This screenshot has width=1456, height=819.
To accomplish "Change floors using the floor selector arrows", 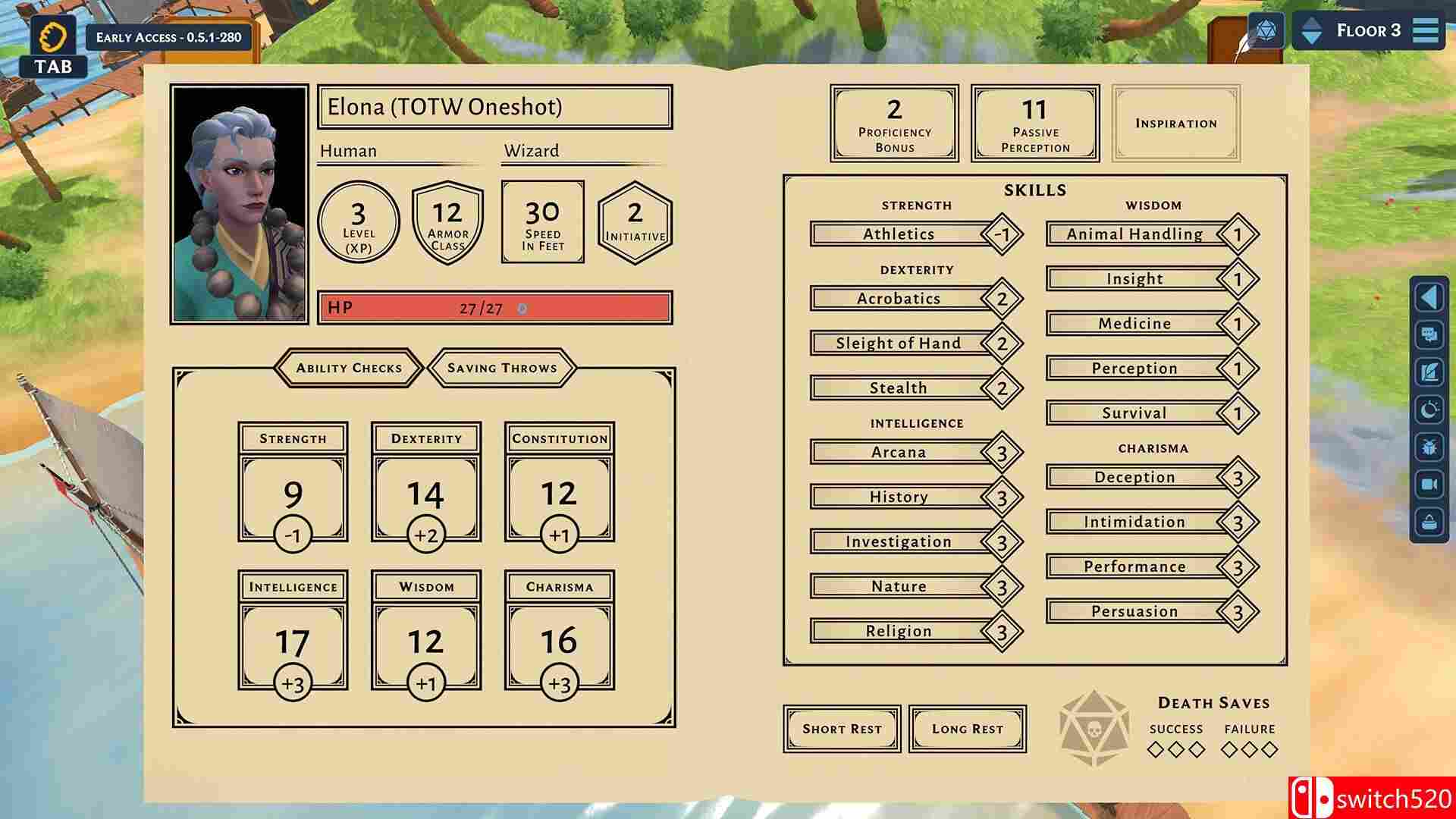I will tap(1311, 30).
